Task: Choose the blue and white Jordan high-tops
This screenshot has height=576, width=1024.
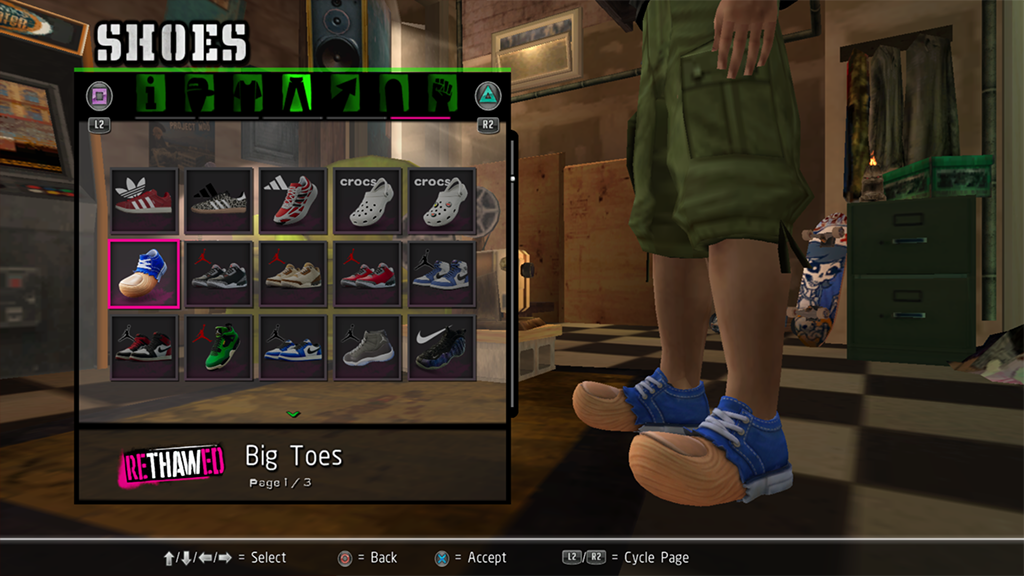Action: (x=441, y=274)
